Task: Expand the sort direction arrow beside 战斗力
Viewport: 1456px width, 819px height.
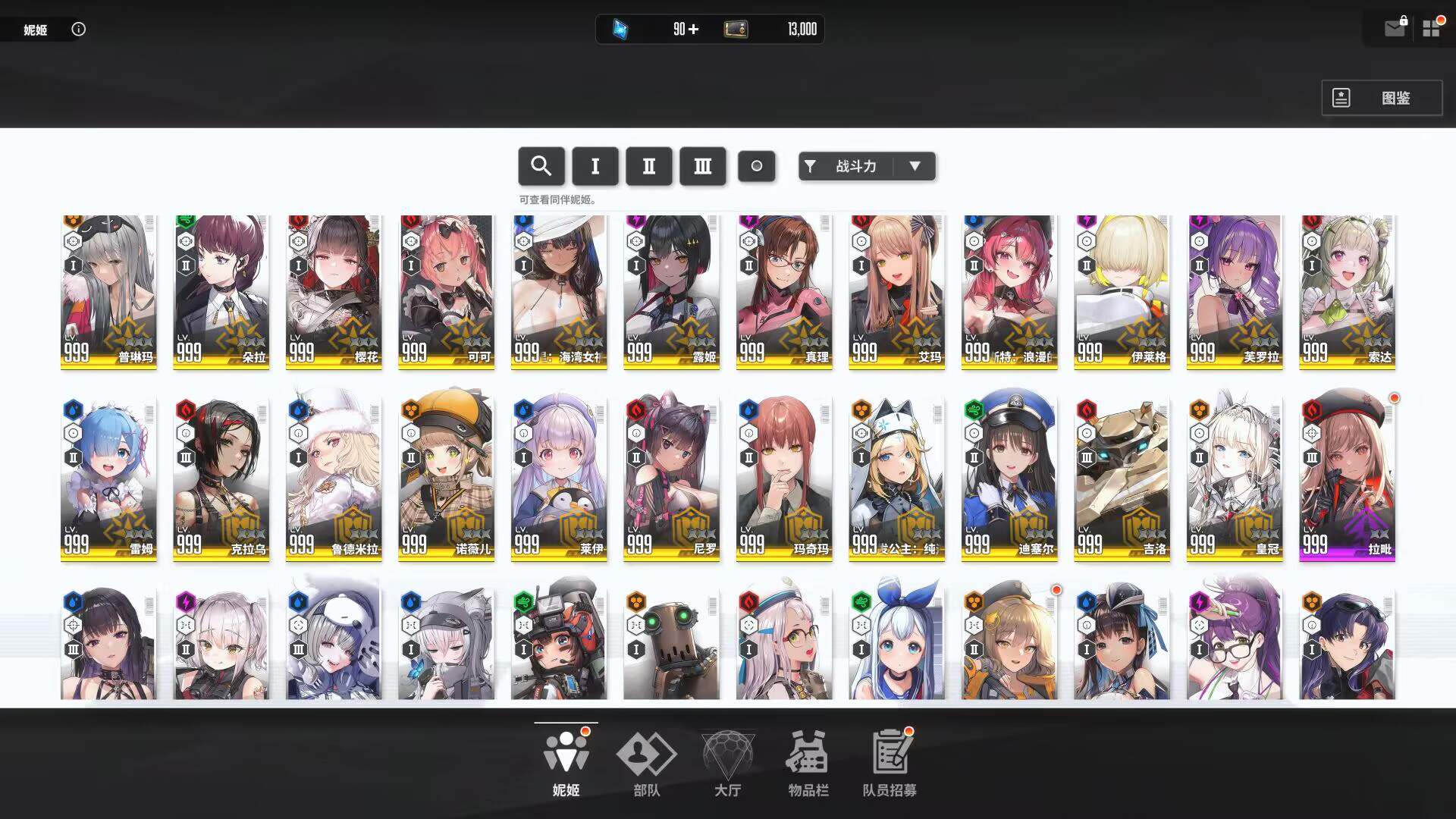Action: point(916,166)
